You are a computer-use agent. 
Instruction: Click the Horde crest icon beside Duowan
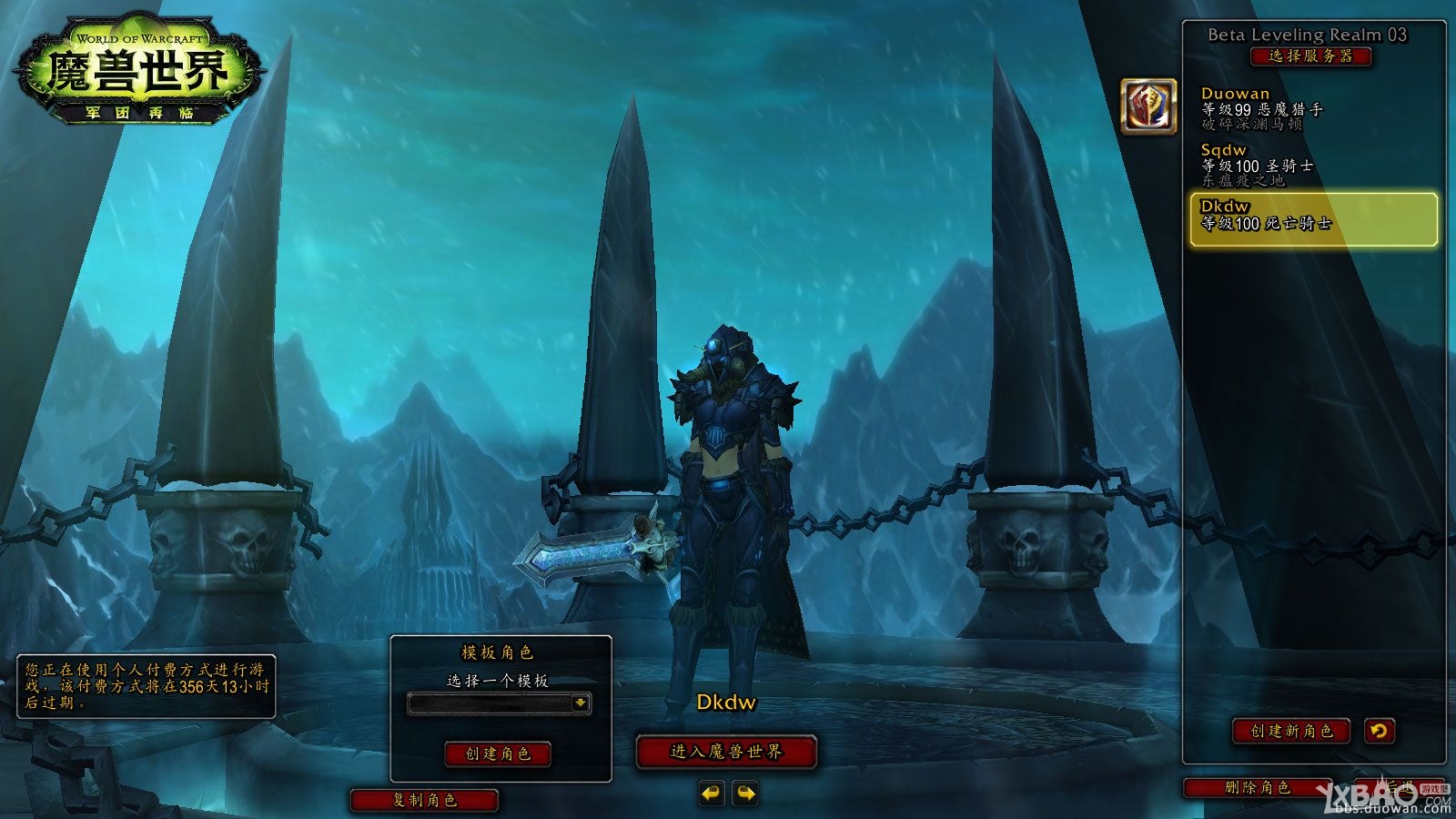[x=1148, y=106]
